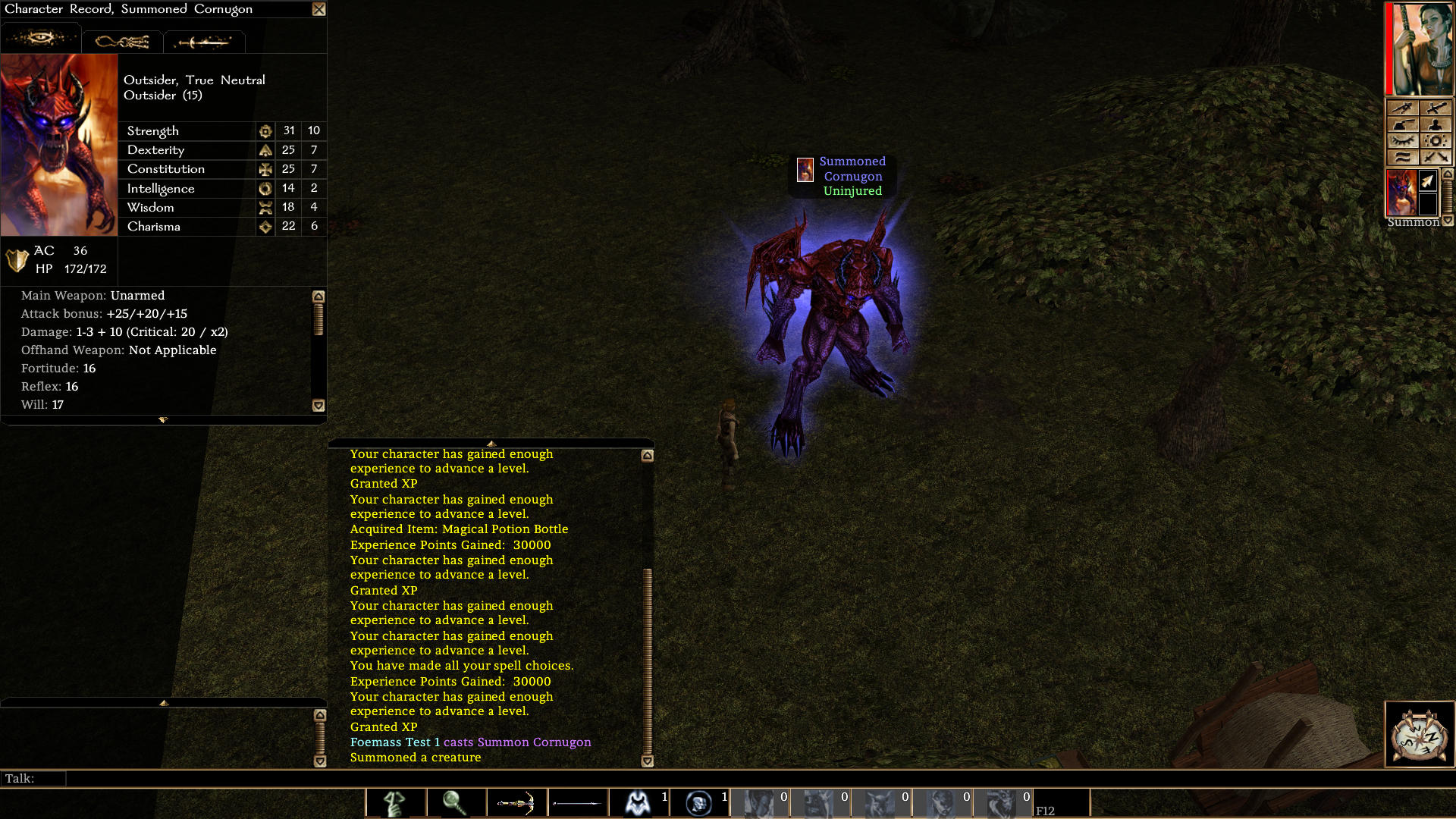Image resolution: width=1456 pixels, height=819 pixels.
Task: Activate the stealth mode quickslot
Action: pyautogui.click(x=395, y=802)
